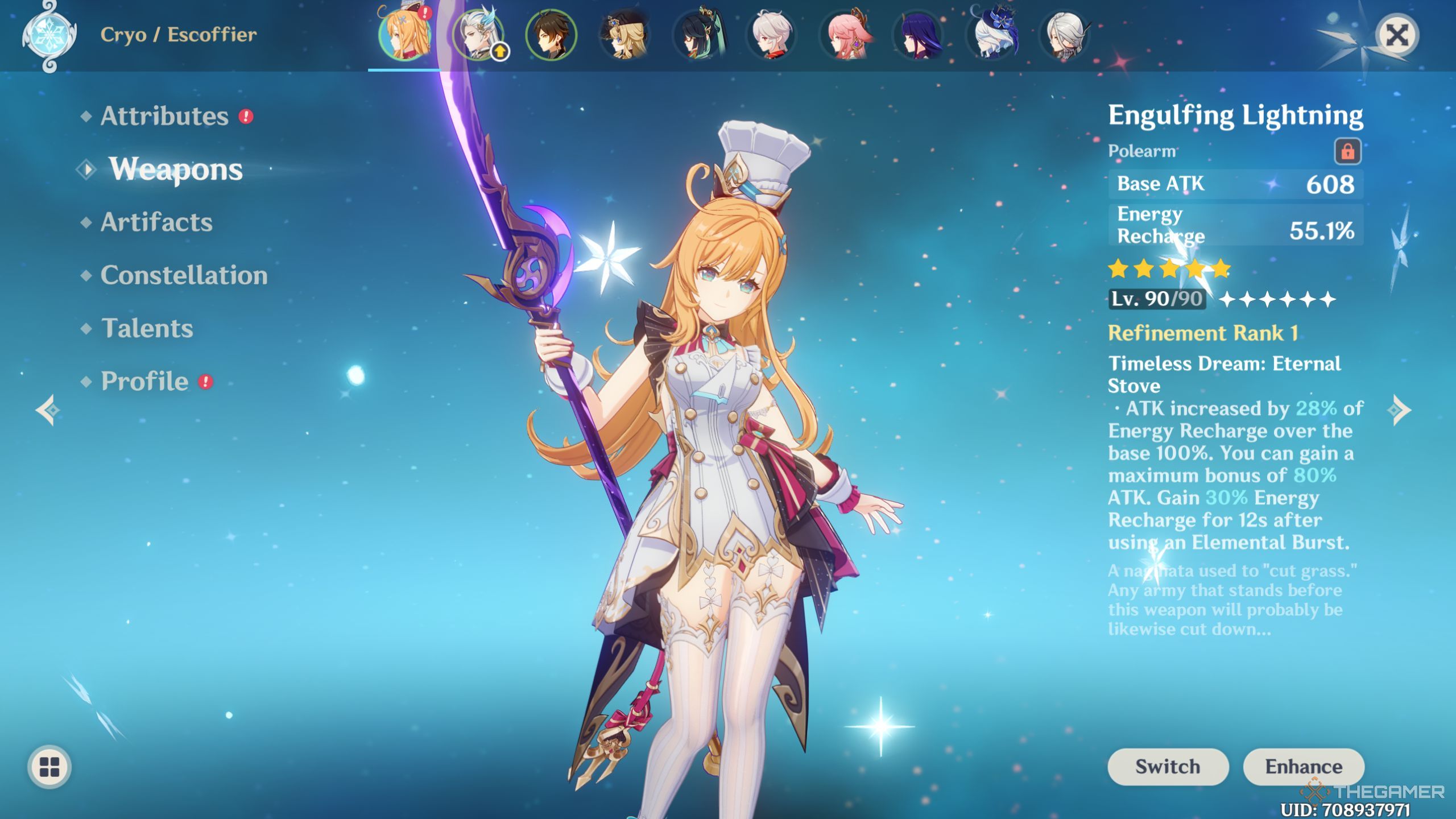Open the Talents section
Image resolution: width=1456 pixels, height=819 pixels.
click(148, 328)
